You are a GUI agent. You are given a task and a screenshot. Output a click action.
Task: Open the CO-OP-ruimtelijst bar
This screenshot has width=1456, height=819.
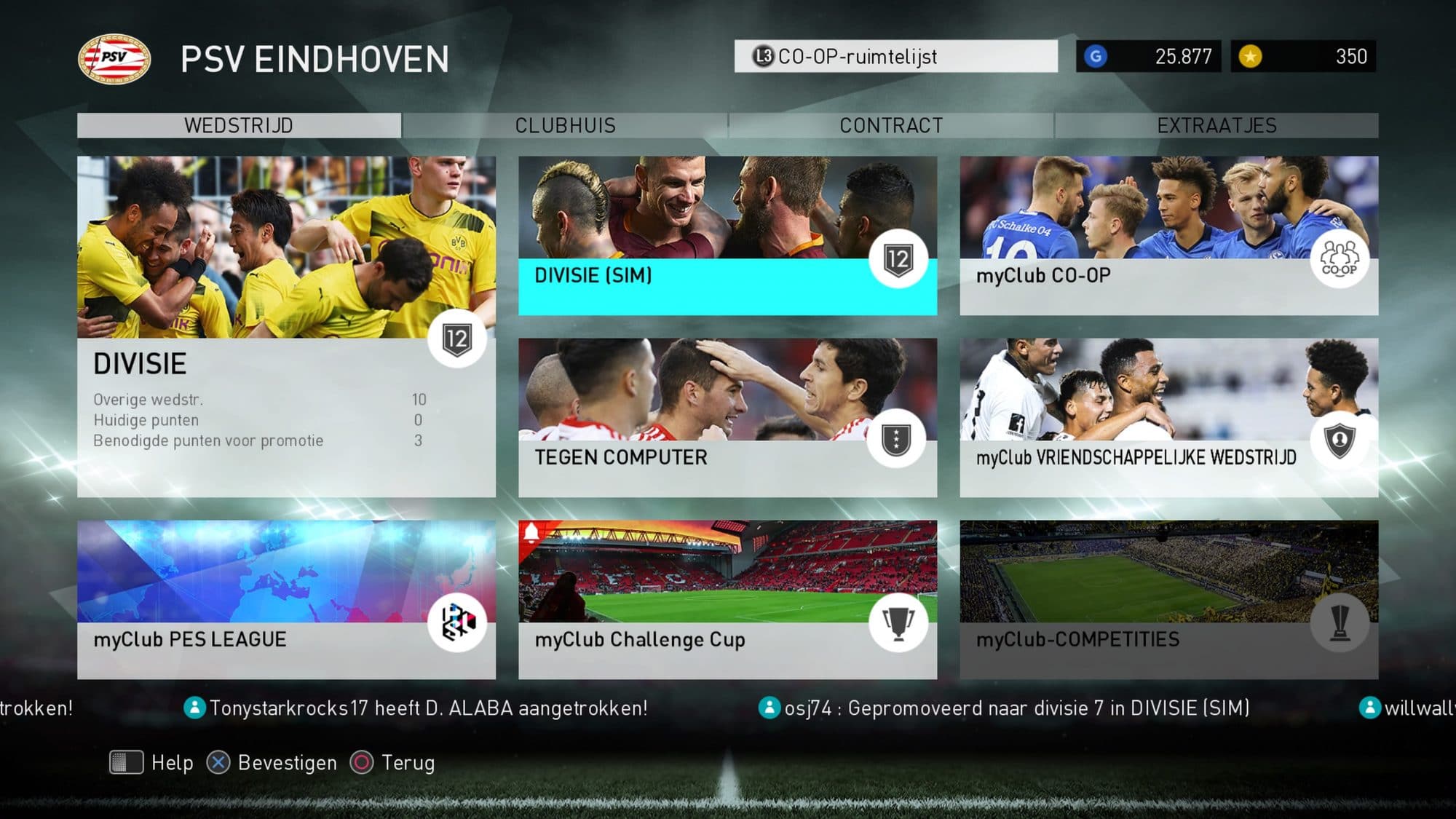click(x=895, y=56)
